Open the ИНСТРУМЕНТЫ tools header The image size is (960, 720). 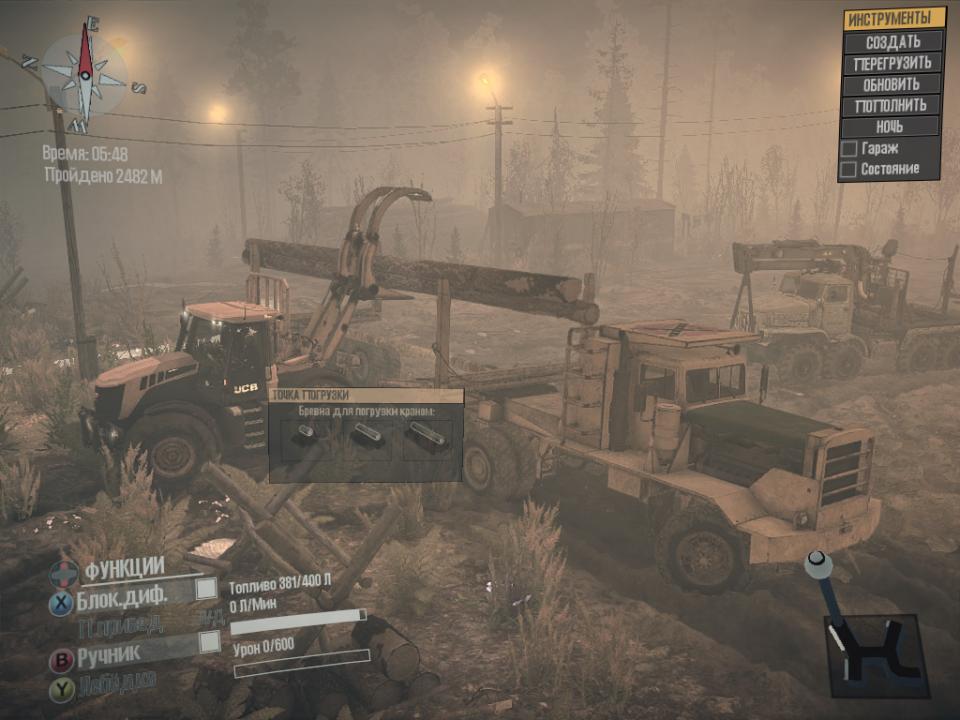pyautogui.click(x=893, y=19)
